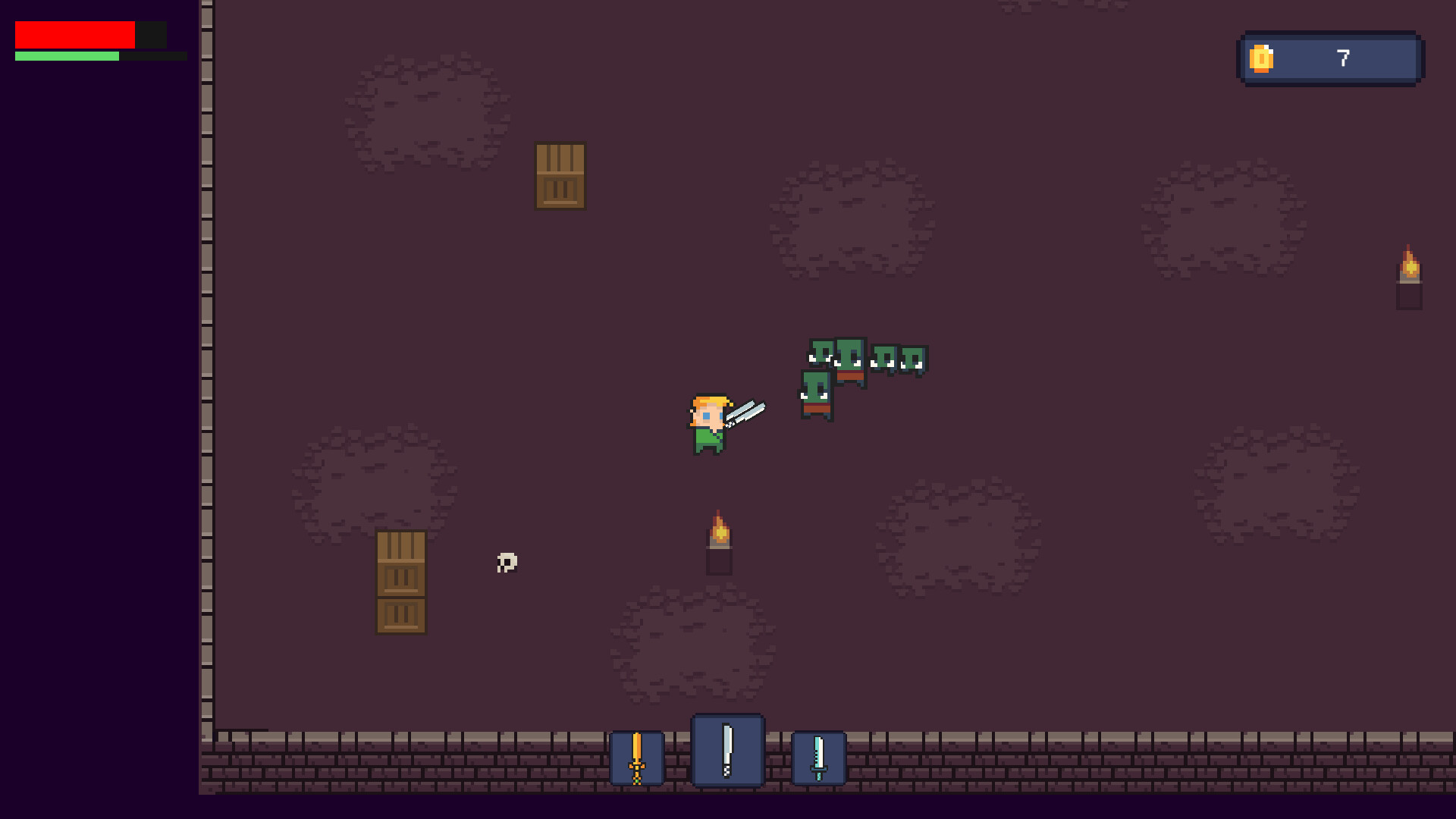Click the red health bar
1456x819 pixels.
coord(74,34)
